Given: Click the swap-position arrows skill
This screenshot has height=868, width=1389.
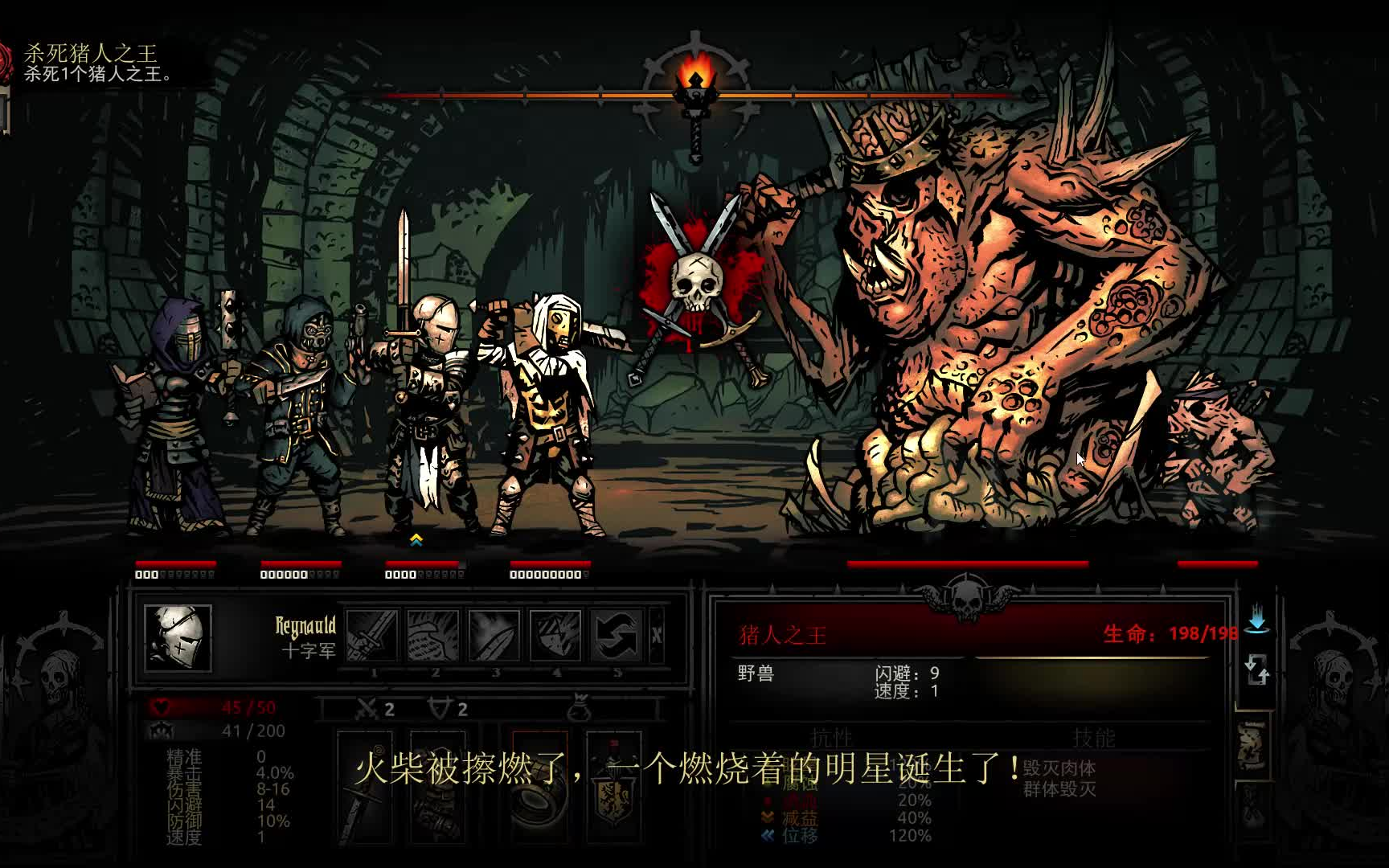Looking at the screenshot, I should pos(616,635).
